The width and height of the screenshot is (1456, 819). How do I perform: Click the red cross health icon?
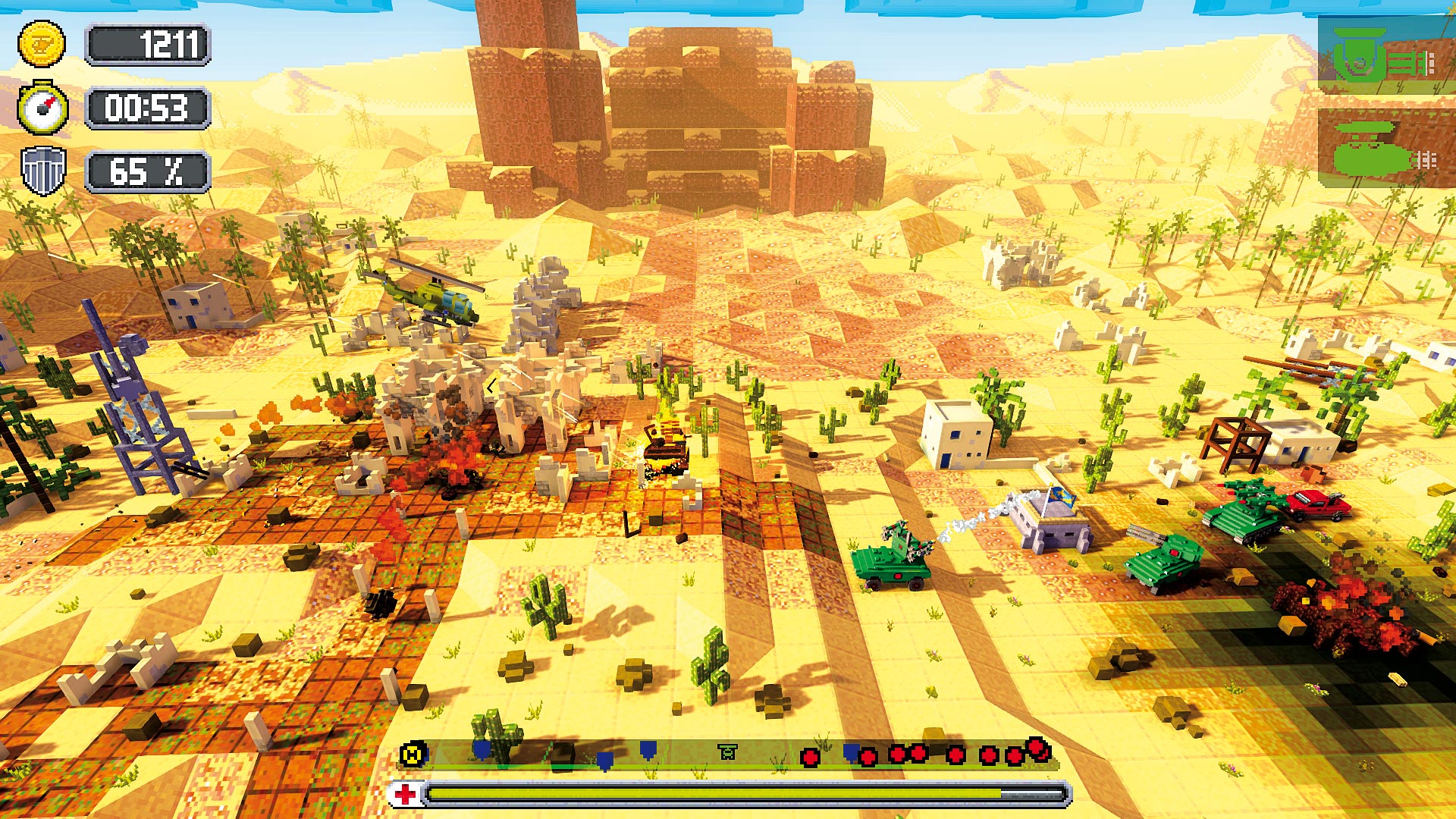tap(406, 794)
